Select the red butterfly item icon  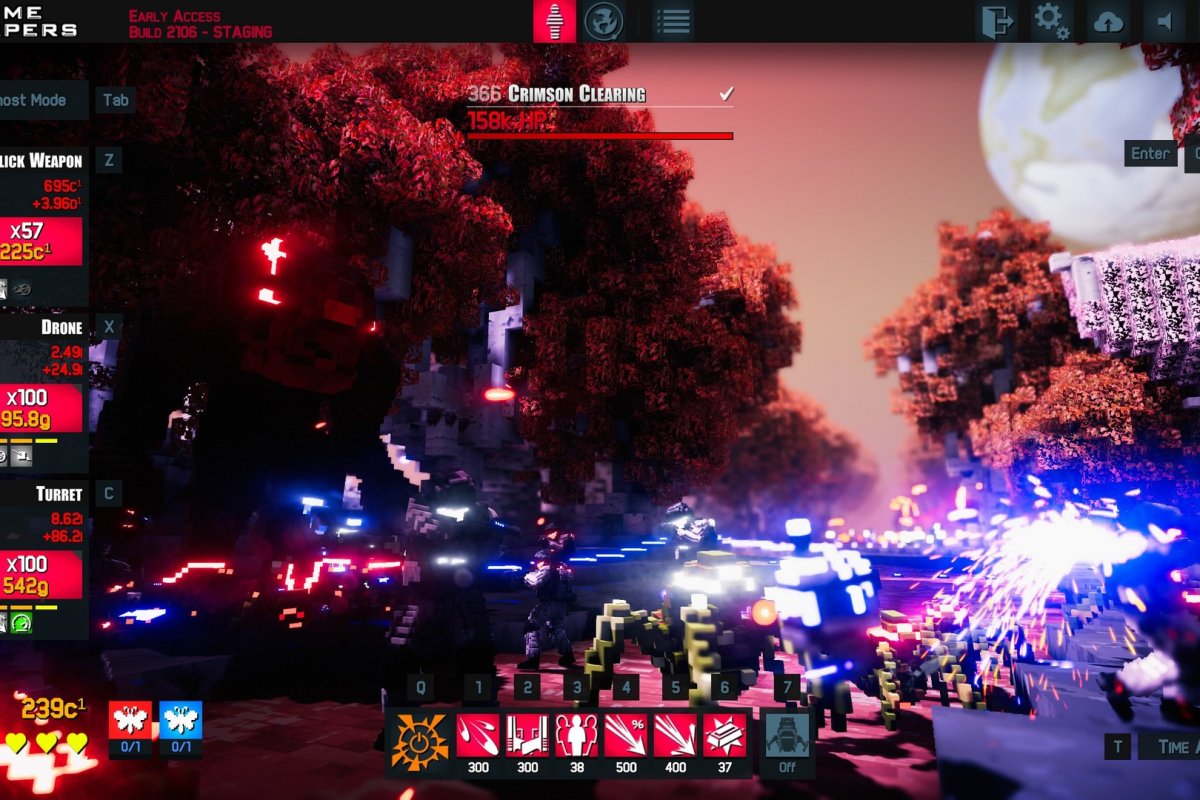(130, 719)
